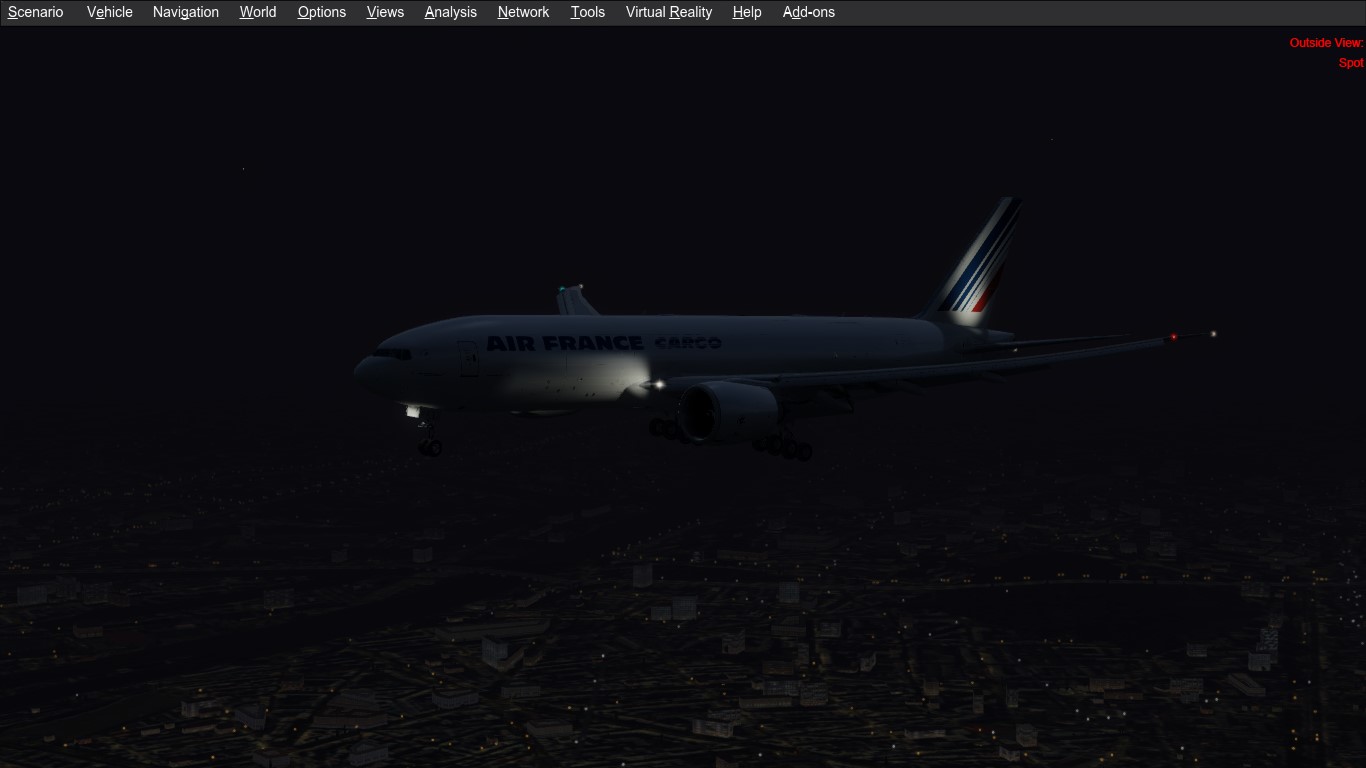Click the Navigation menu

coord(186,12)
